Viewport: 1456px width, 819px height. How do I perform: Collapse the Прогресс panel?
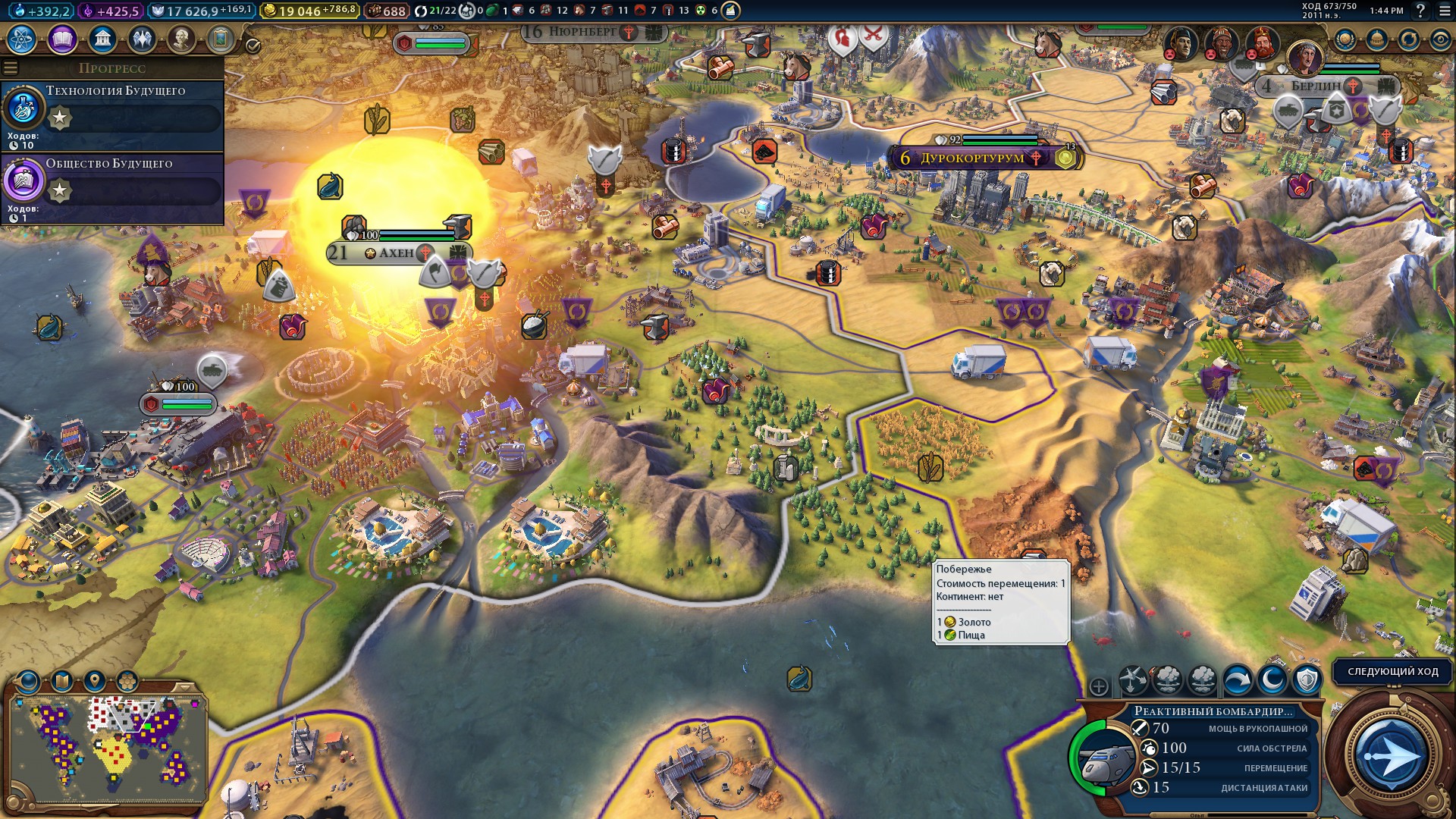pos(112,68)
